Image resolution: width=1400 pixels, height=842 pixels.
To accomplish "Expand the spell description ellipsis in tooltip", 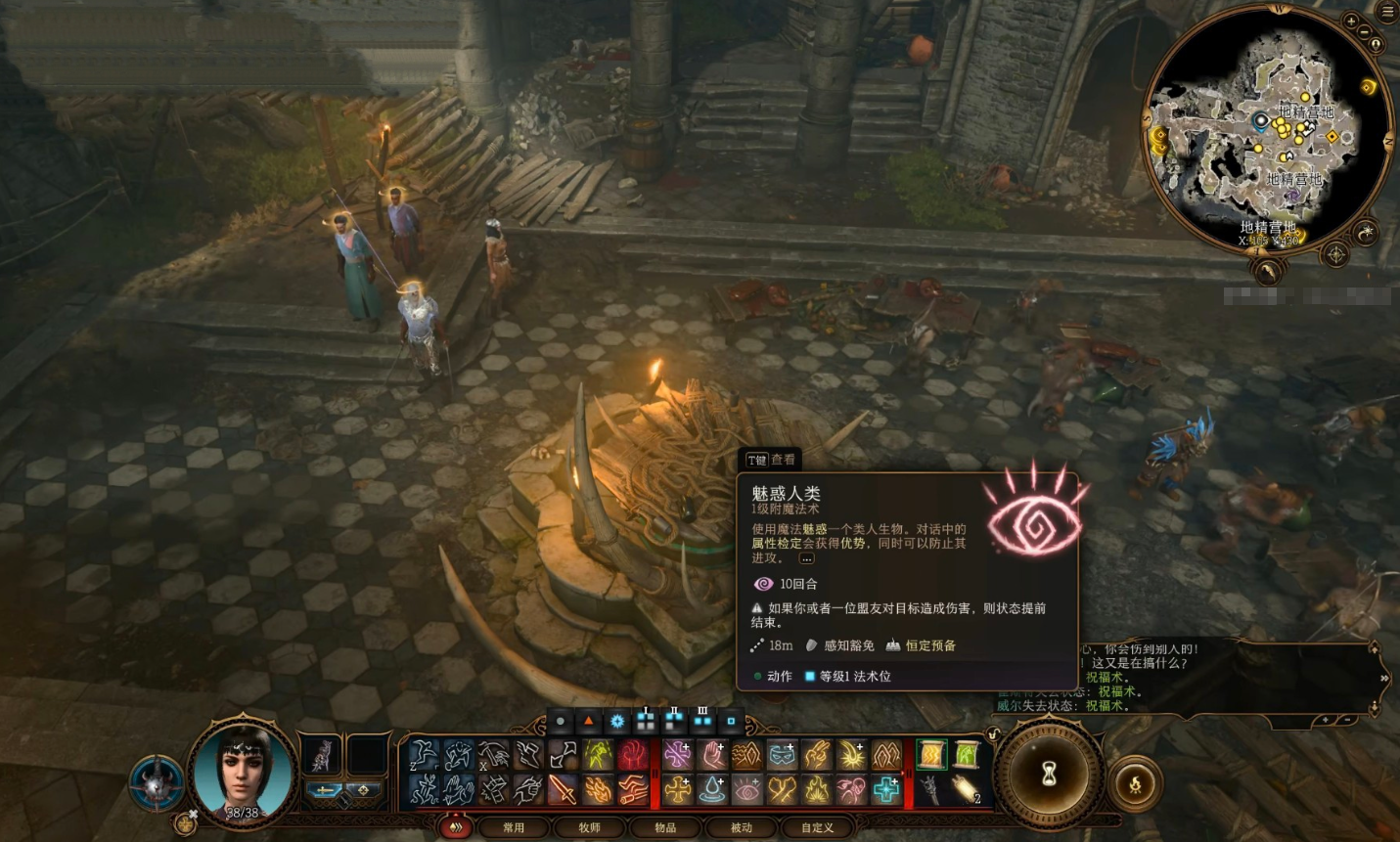I will (806, 558).
